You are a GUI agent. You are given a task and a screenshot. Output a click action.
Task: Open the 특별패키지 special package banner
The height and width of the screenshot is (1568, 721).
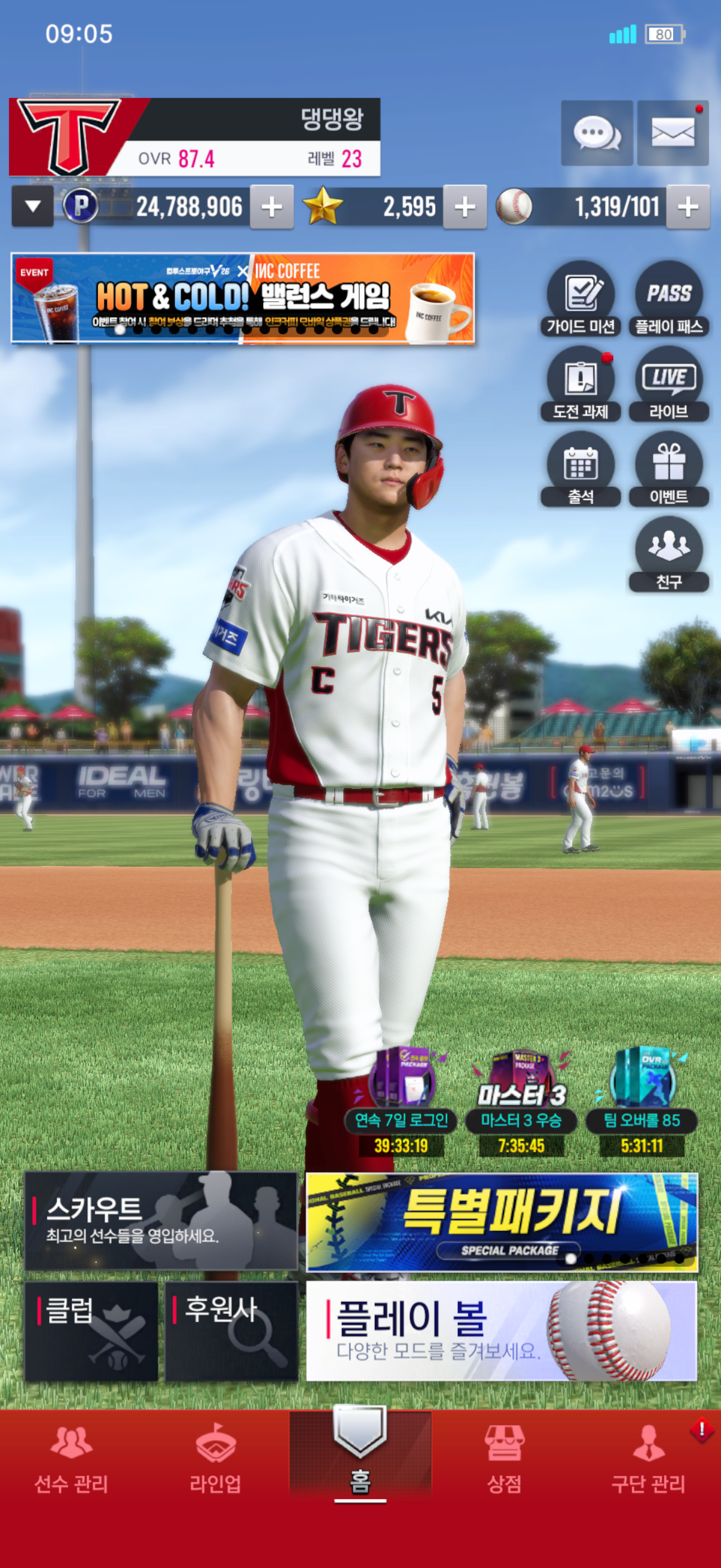pyautogui.click(x=502, y=1222)
